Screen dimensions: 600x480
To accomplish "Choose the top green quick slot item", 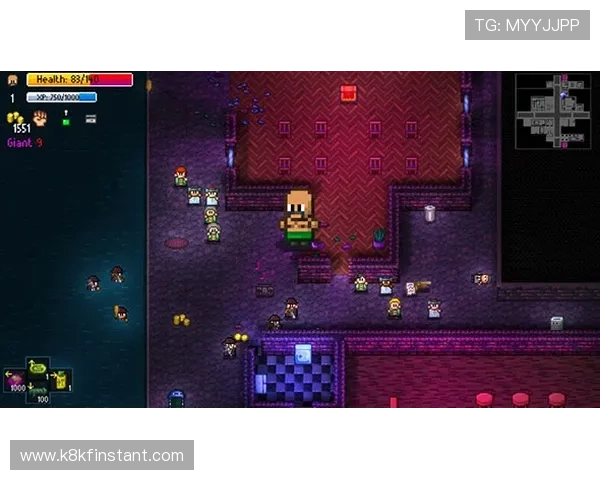I will click(38, 367).
